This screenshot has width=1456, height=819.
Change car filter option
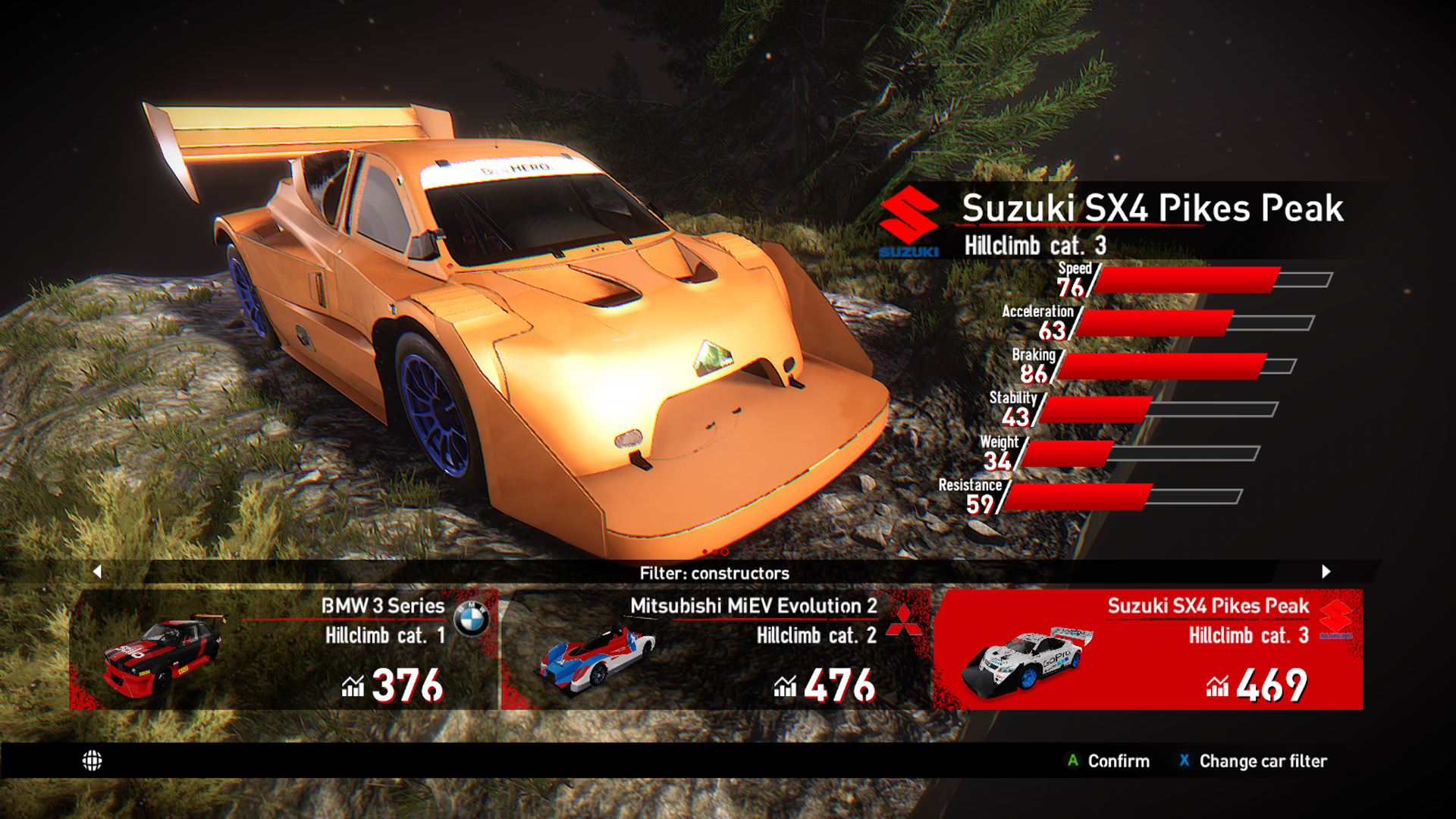(x=1254, y=761)
